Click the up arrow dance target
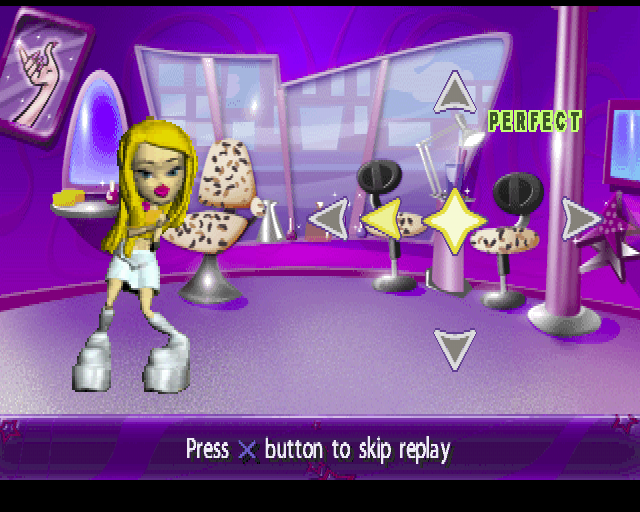The image size is (640, 512). [x=455, y=93]
